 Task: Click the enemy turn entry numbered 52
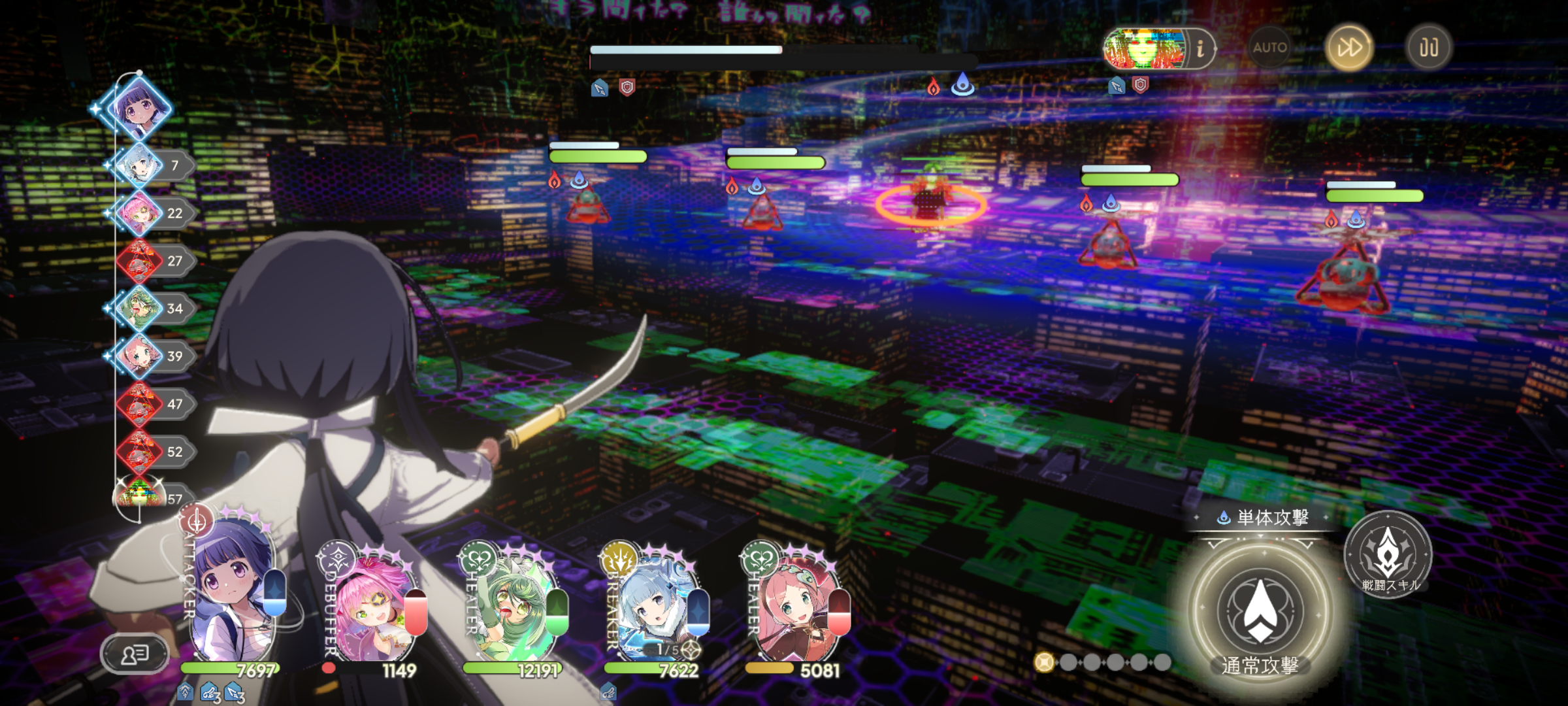140,452
